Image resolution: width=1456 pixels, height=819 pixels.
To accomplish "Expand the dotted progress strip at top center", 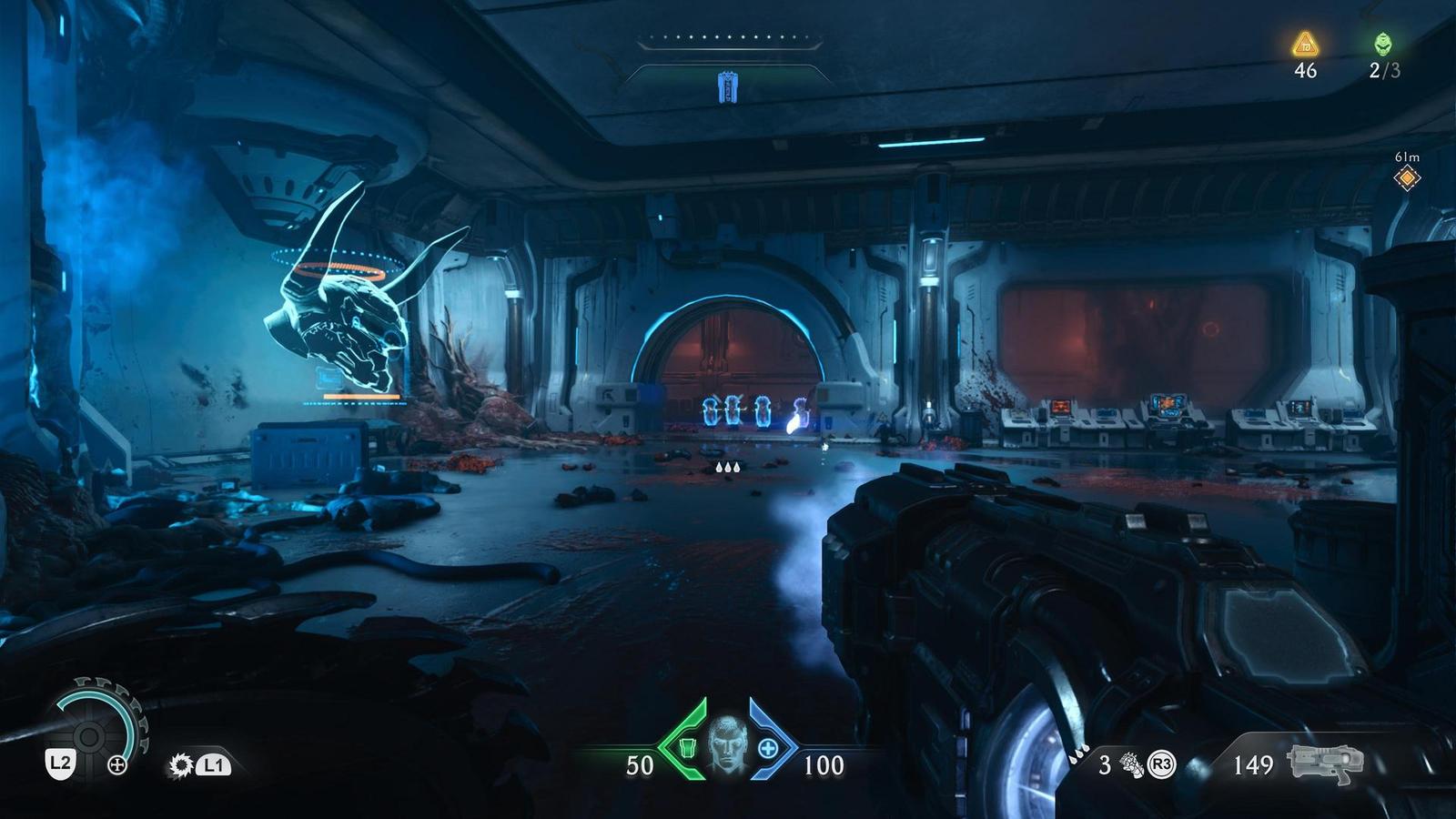I will (x=728, y=36).
